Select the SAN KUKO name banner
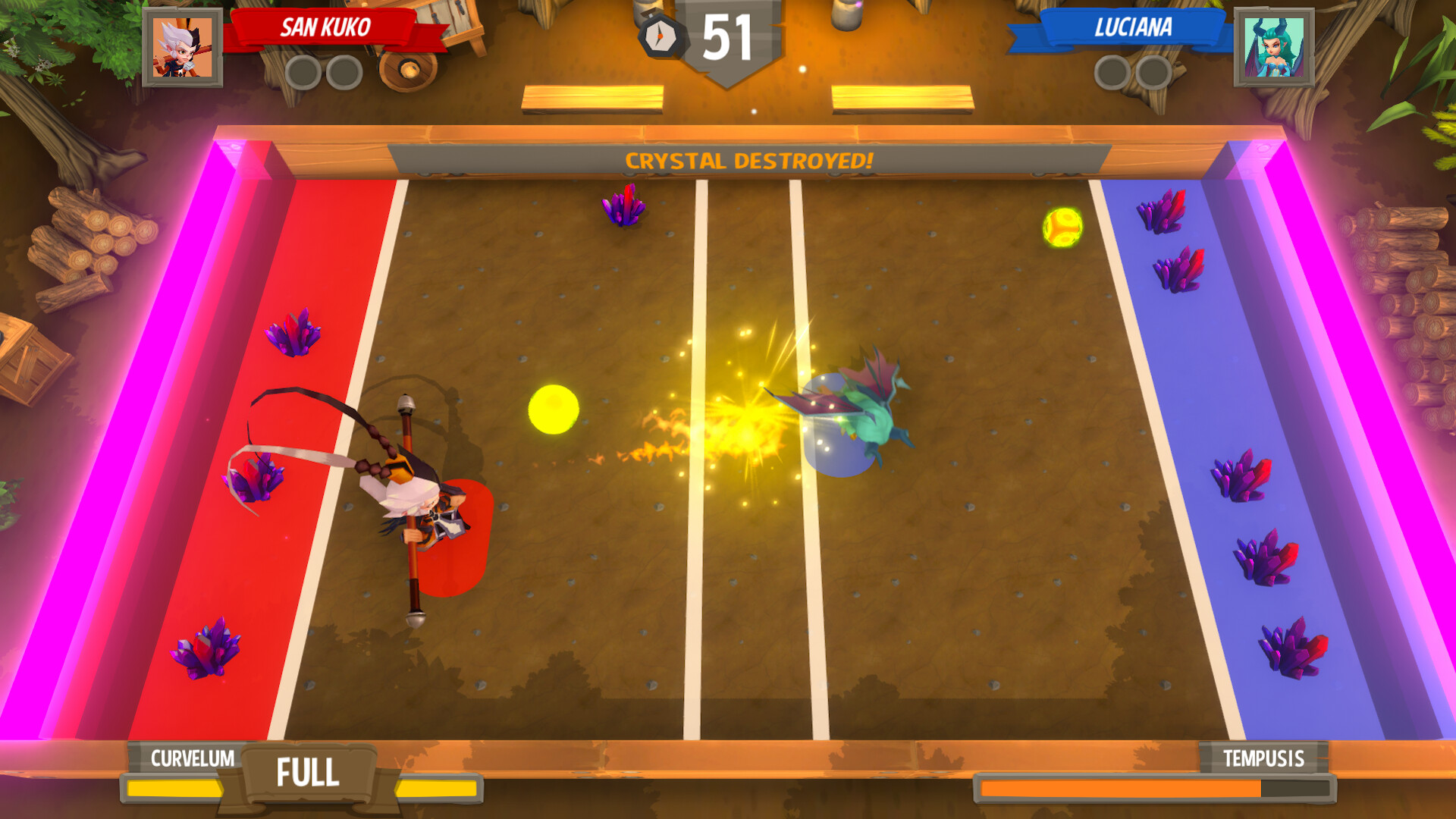Viewport: 1456px width, 819px height. point(326,28)
